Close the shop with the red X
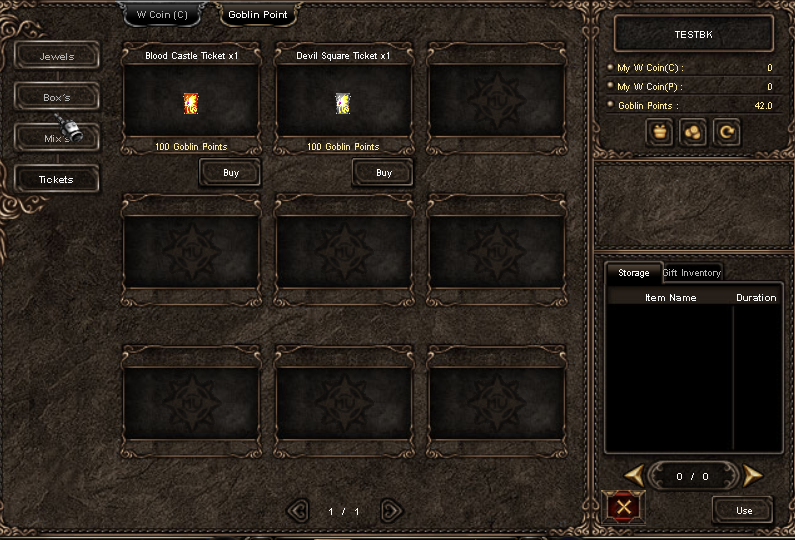795x540 pixels. click(625, 508)
